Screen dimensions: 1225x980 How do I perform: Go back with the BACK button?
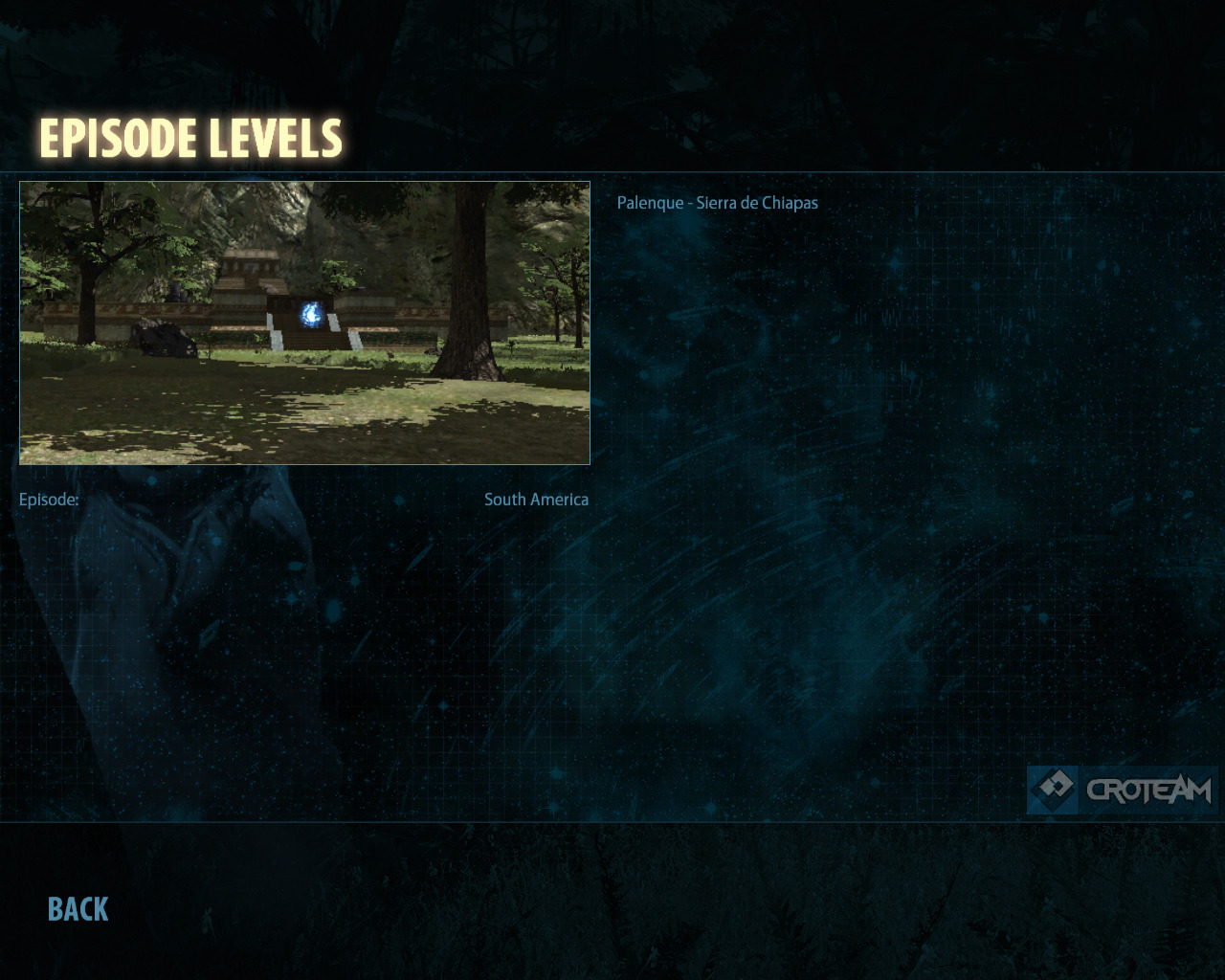tap(78, 909)
